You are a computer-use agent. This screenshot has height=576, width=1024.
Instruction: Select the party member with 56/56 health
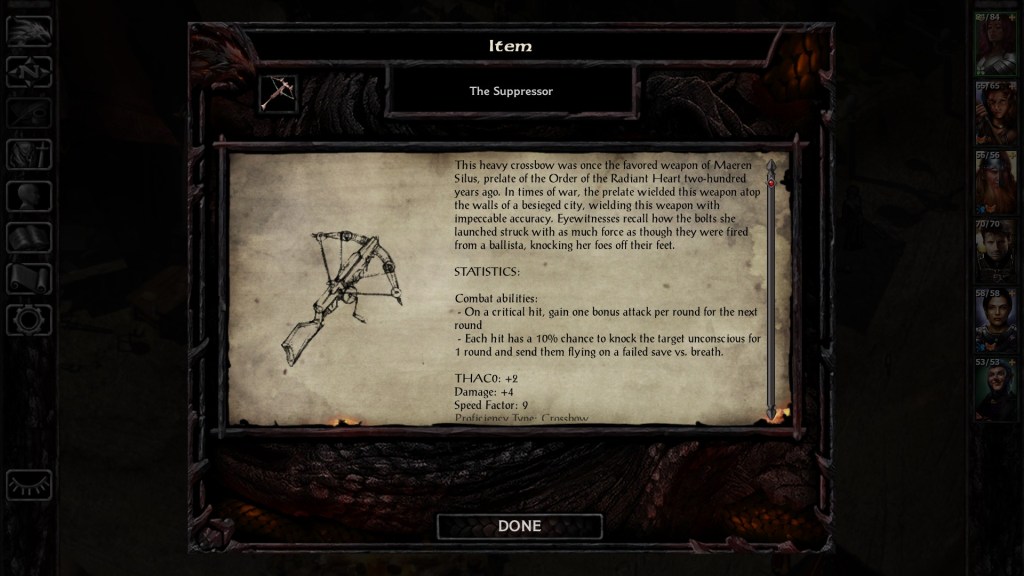coord(995,181)
